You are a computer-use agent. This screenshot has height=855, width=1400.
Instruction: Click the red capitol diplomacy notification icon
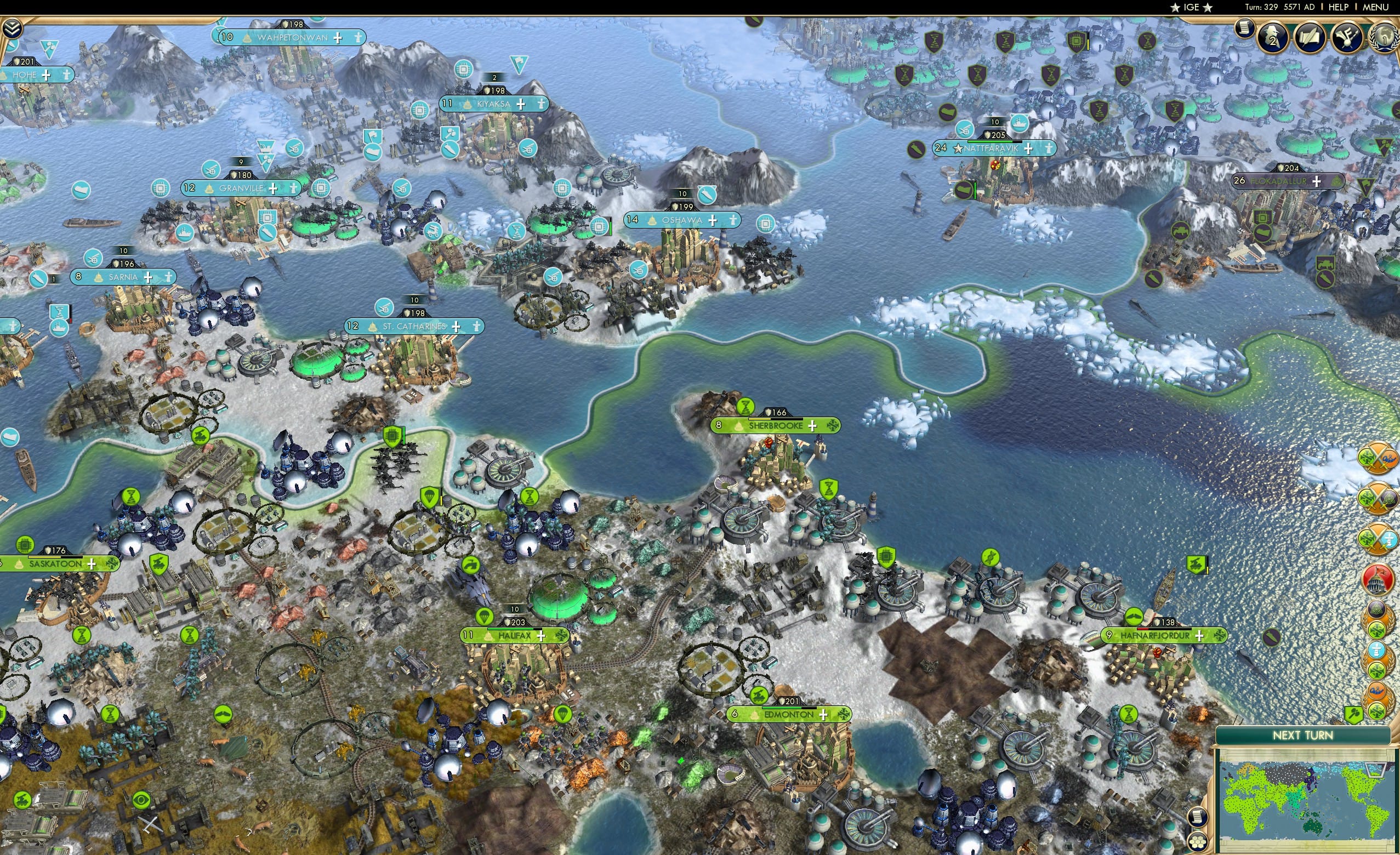(x=1377, y=578)
